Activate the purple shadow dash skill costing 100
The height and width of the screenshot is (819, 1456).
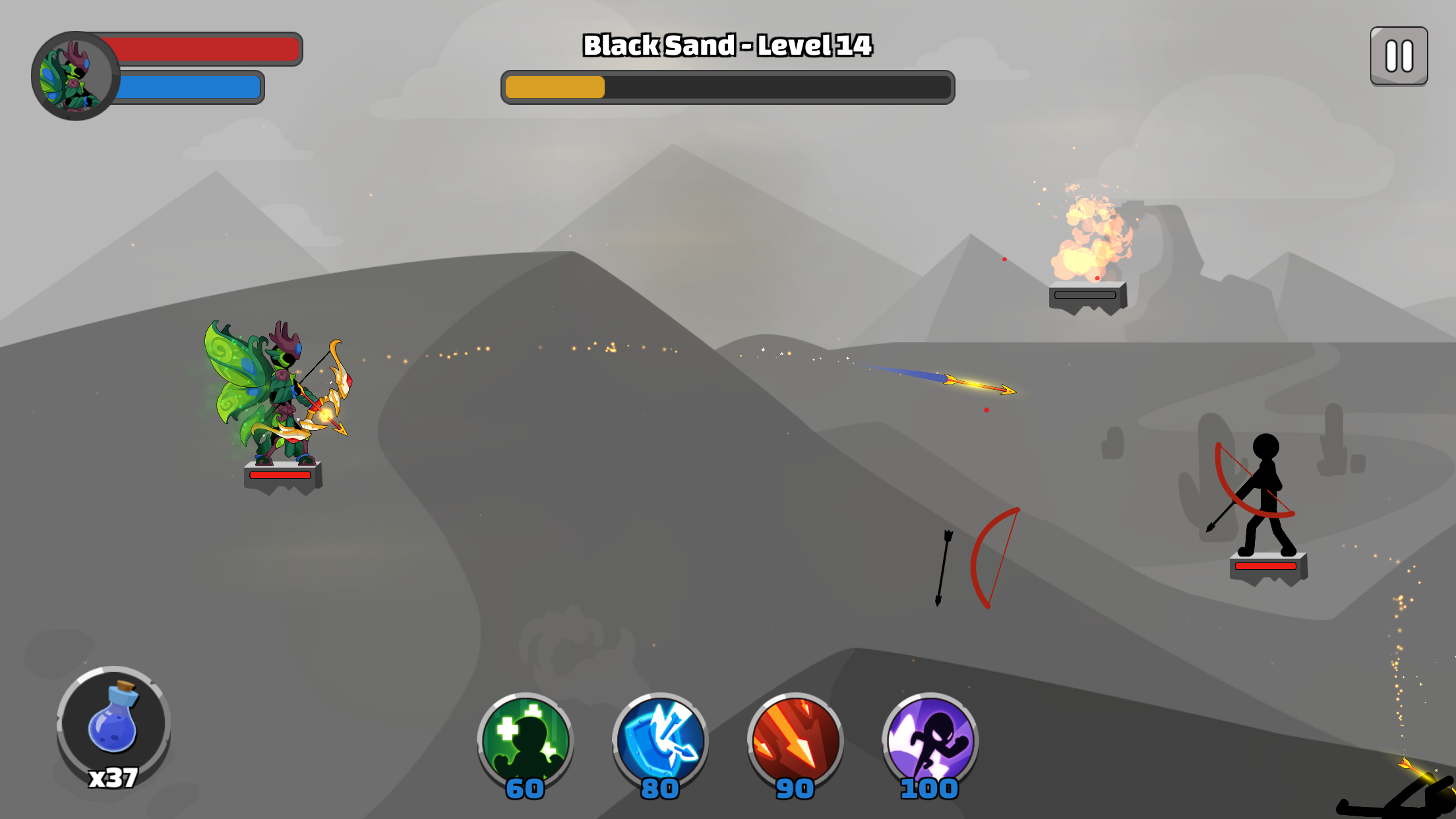click(x=930, y=740)
